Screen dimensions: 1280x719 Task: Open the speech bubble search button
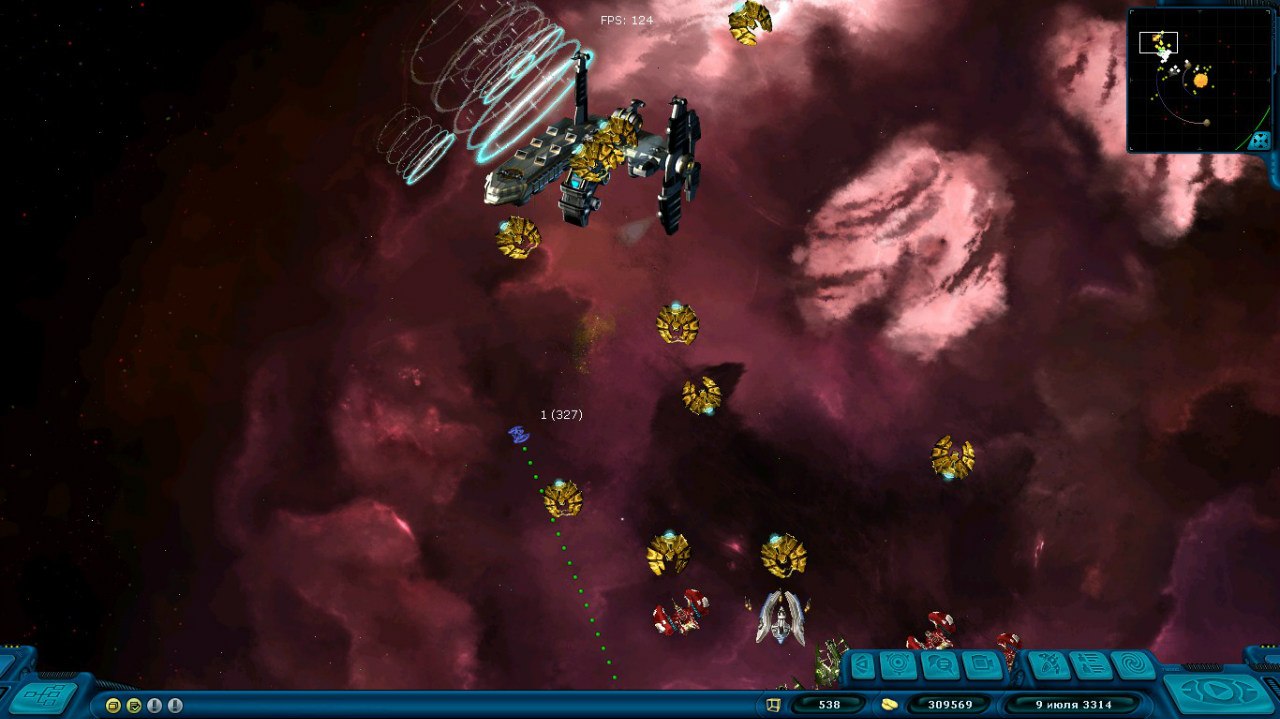click(940, 664)
